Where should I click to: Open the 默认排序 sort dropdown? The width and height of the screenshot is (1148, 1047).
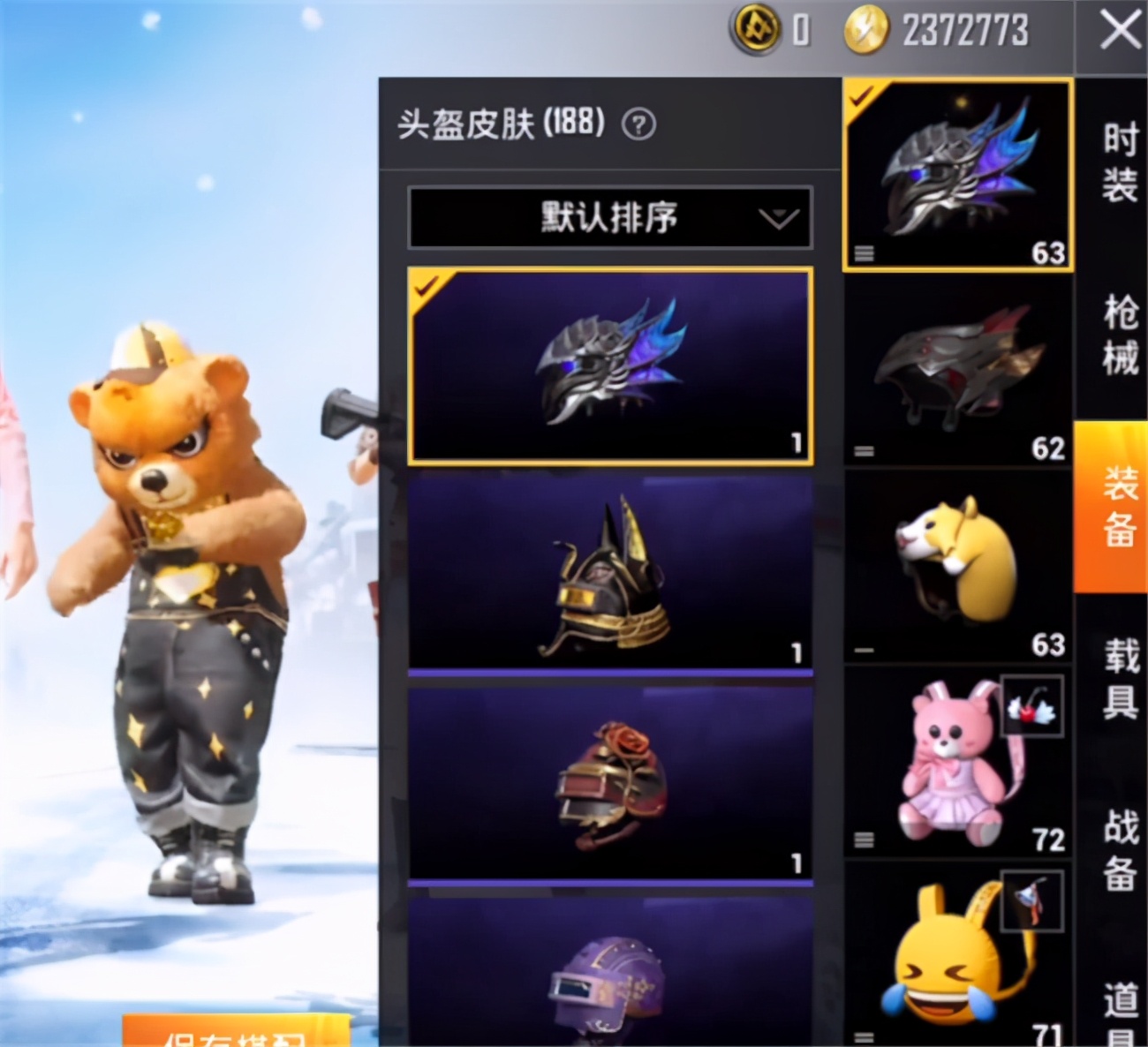[x=609, y=217]
